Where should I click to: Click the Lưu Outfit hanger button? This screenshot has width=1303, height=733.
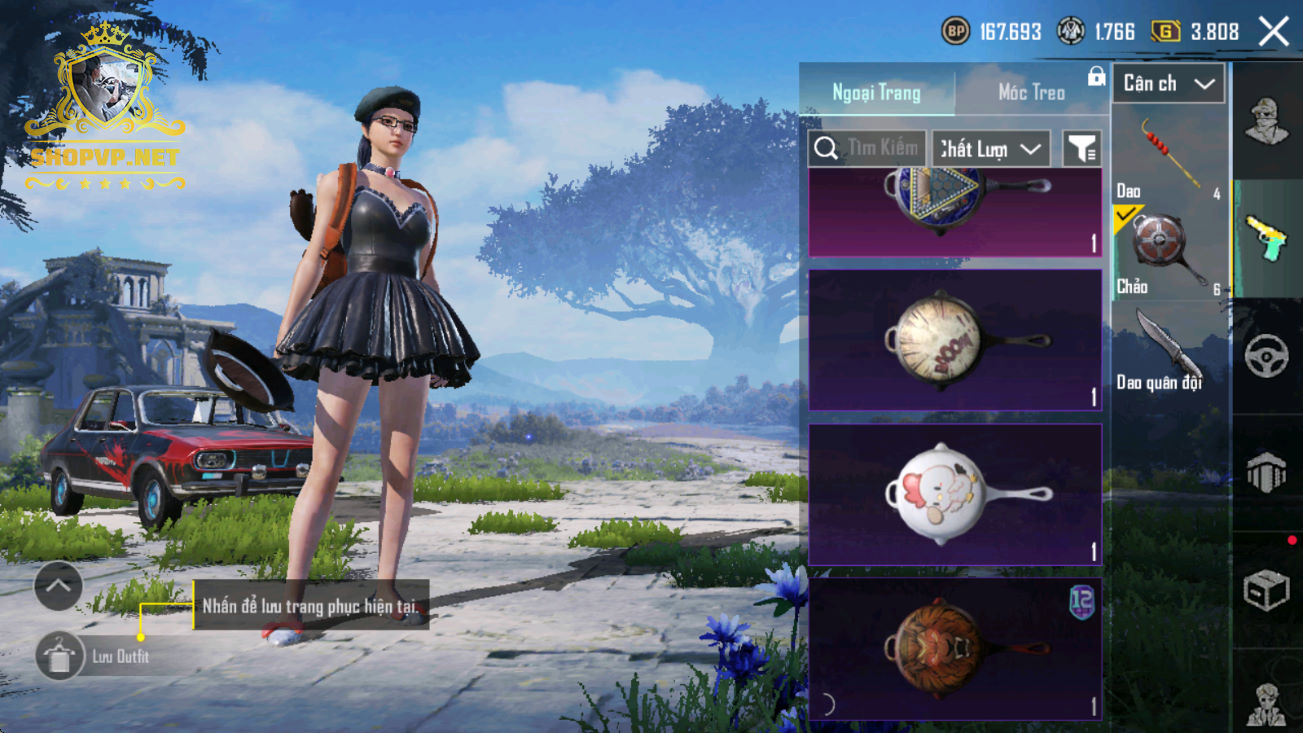coord(59,656)
